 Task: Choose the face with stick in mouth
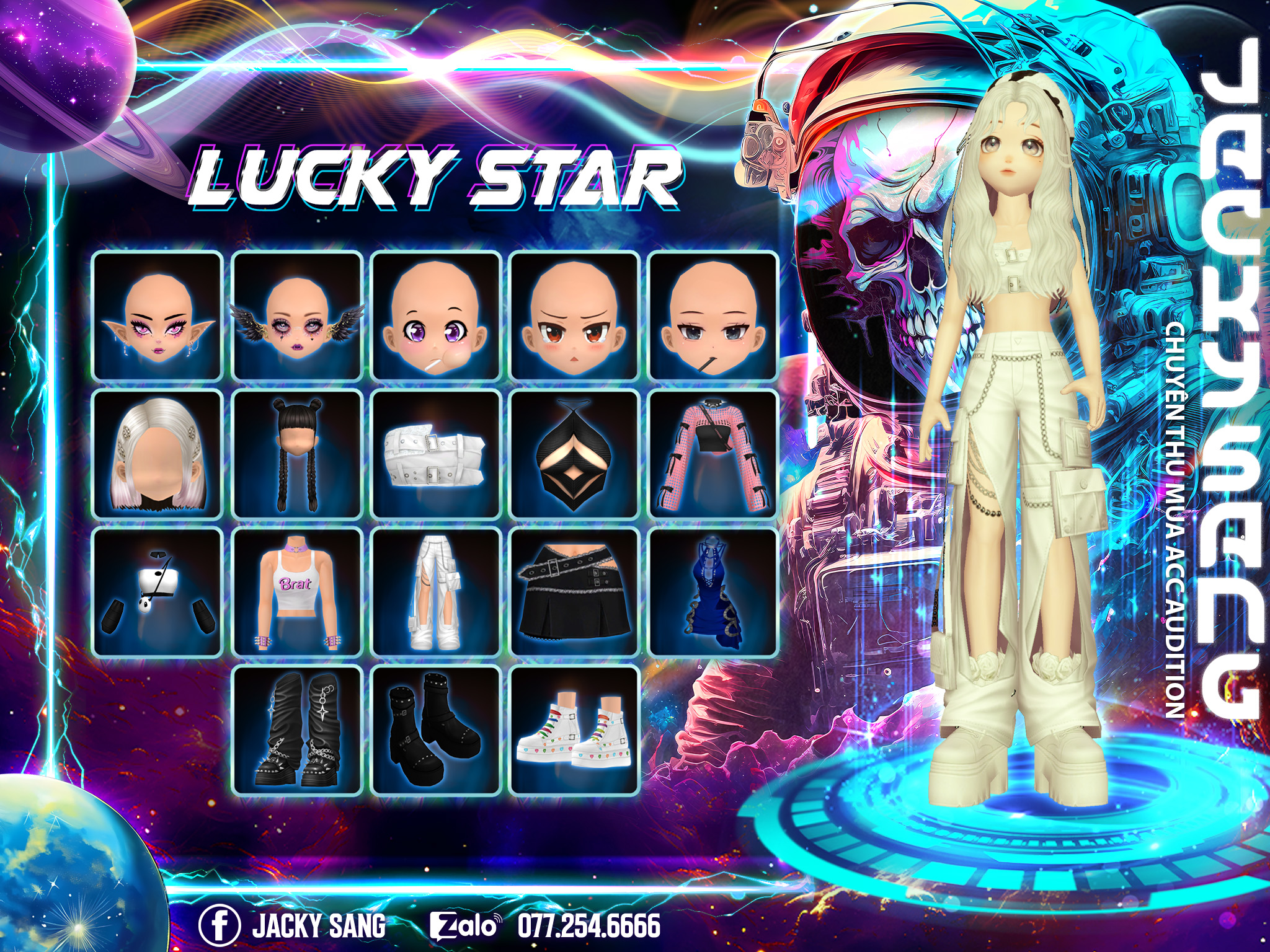pos(713,316)
